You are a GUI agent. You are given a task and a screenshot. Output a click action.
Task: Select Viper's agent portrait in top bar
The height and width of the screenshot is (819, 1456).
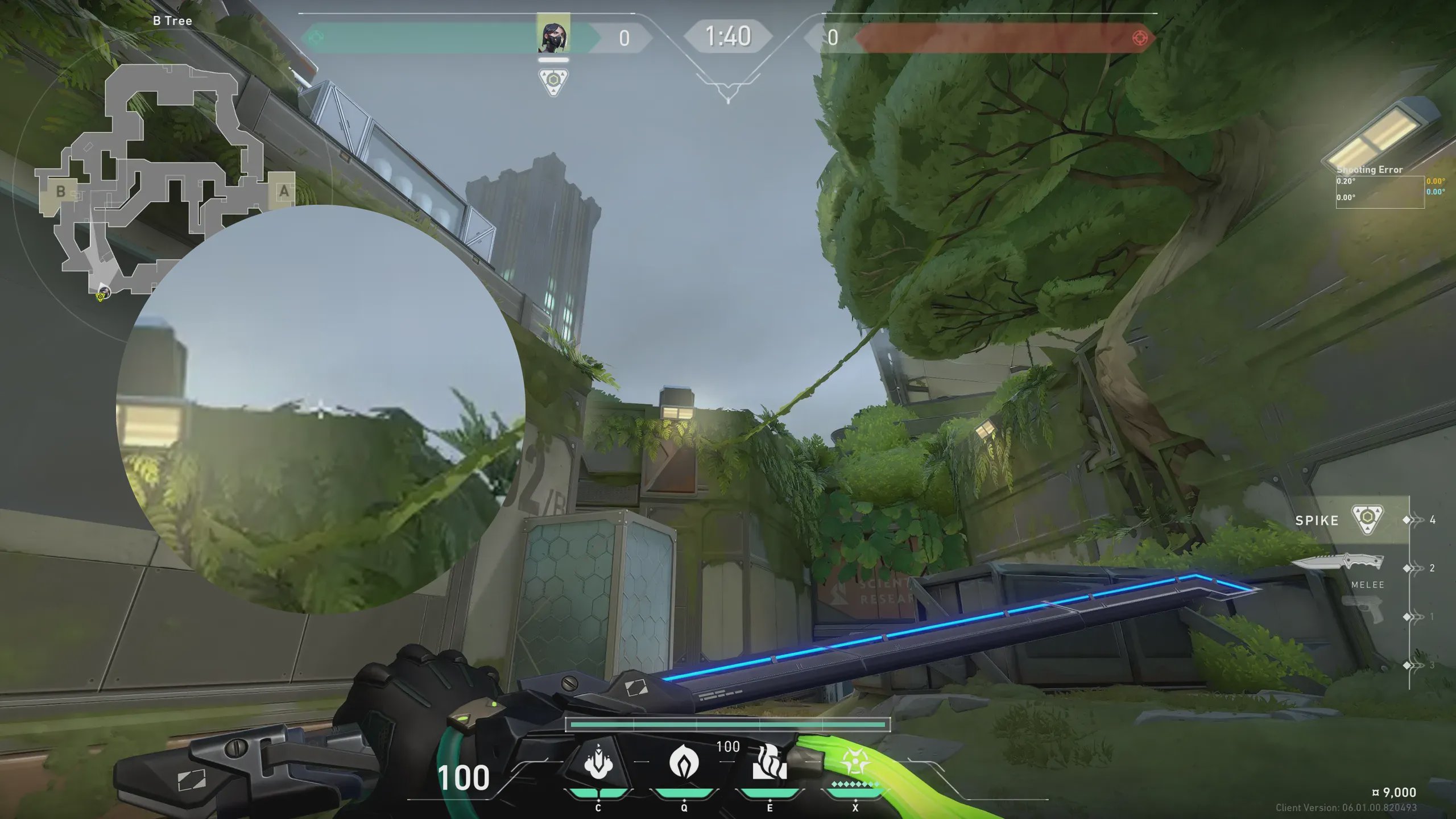tap(553, 35)
